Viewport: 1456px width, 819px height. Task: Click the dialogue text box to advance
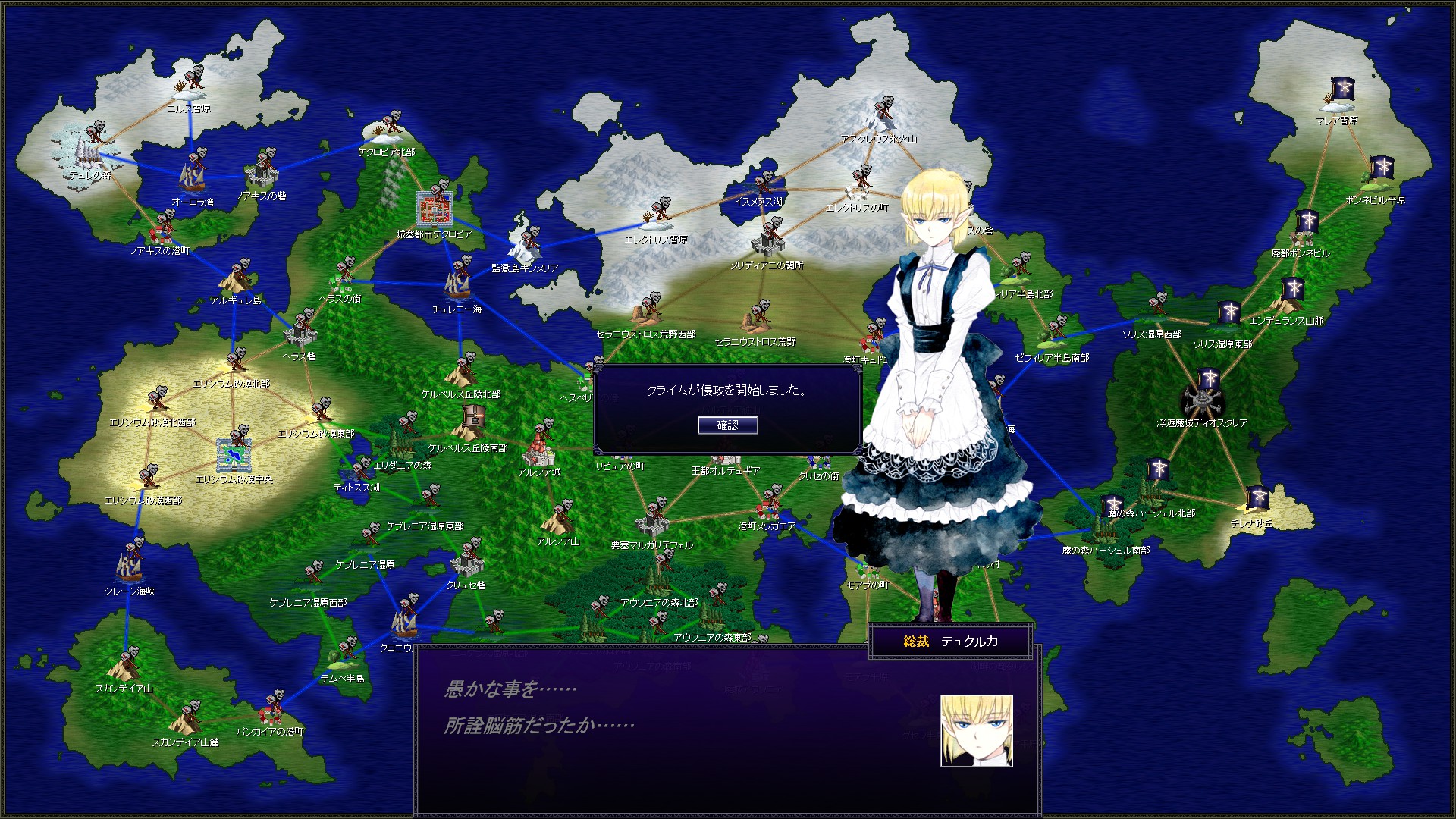682,728
